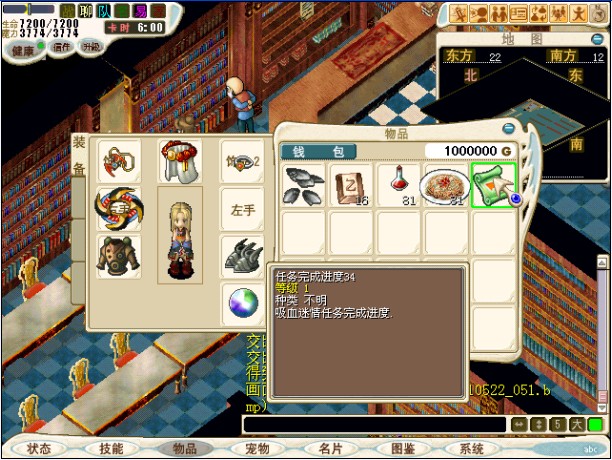
Task: Open the 名片 name card menu
Action: pos(330,449)
